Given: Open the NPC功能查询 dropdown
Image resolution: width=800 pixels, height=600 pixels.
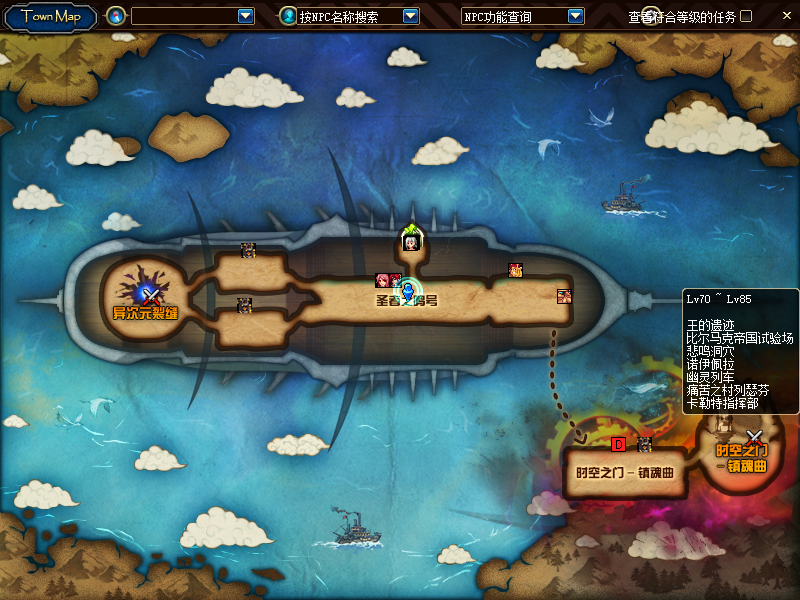Looking at the screenshot, I should [x=575, y=16].
